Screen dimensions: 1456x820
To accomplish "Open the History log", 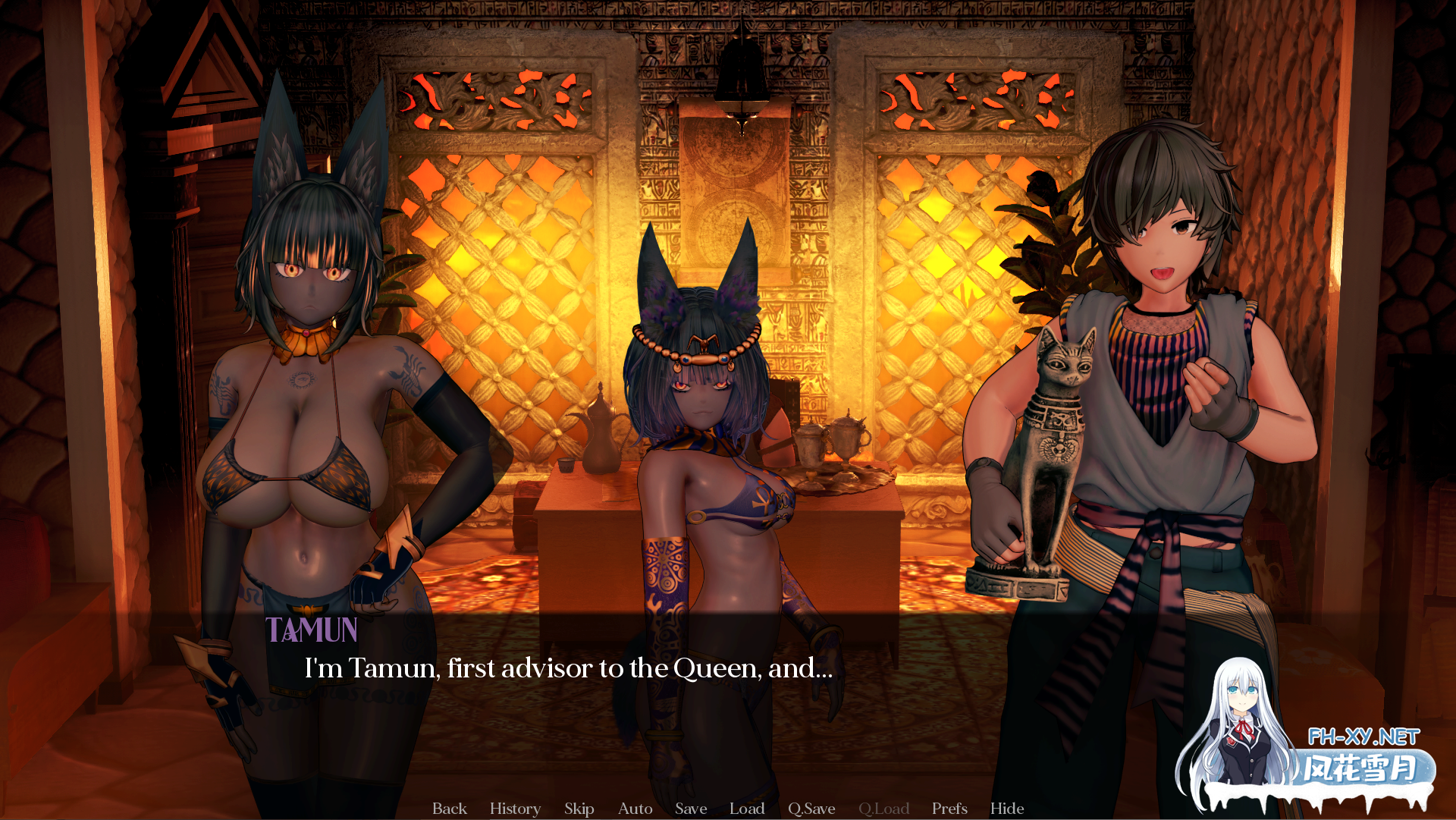I will click(x=515, y=809).
